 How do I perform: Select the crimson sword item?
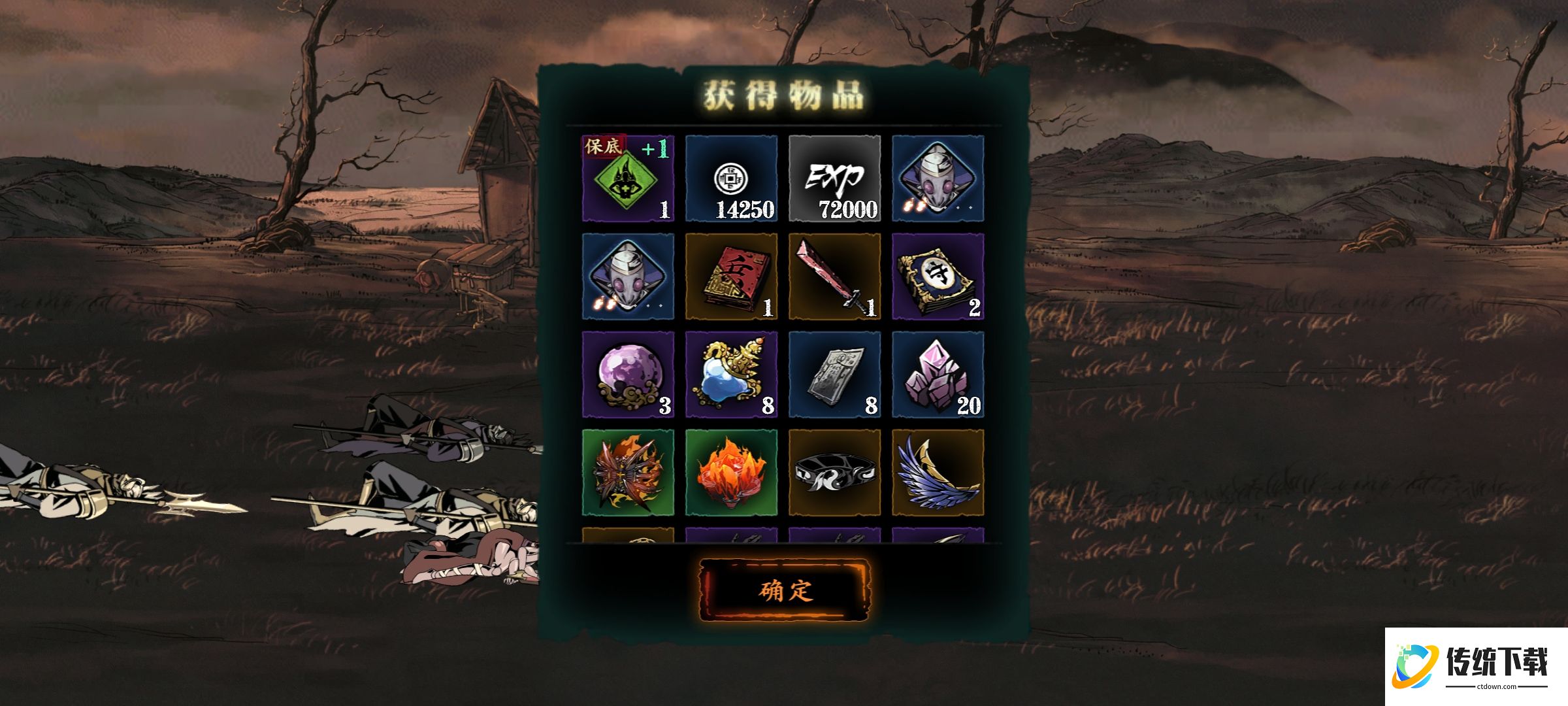point(834,277)
